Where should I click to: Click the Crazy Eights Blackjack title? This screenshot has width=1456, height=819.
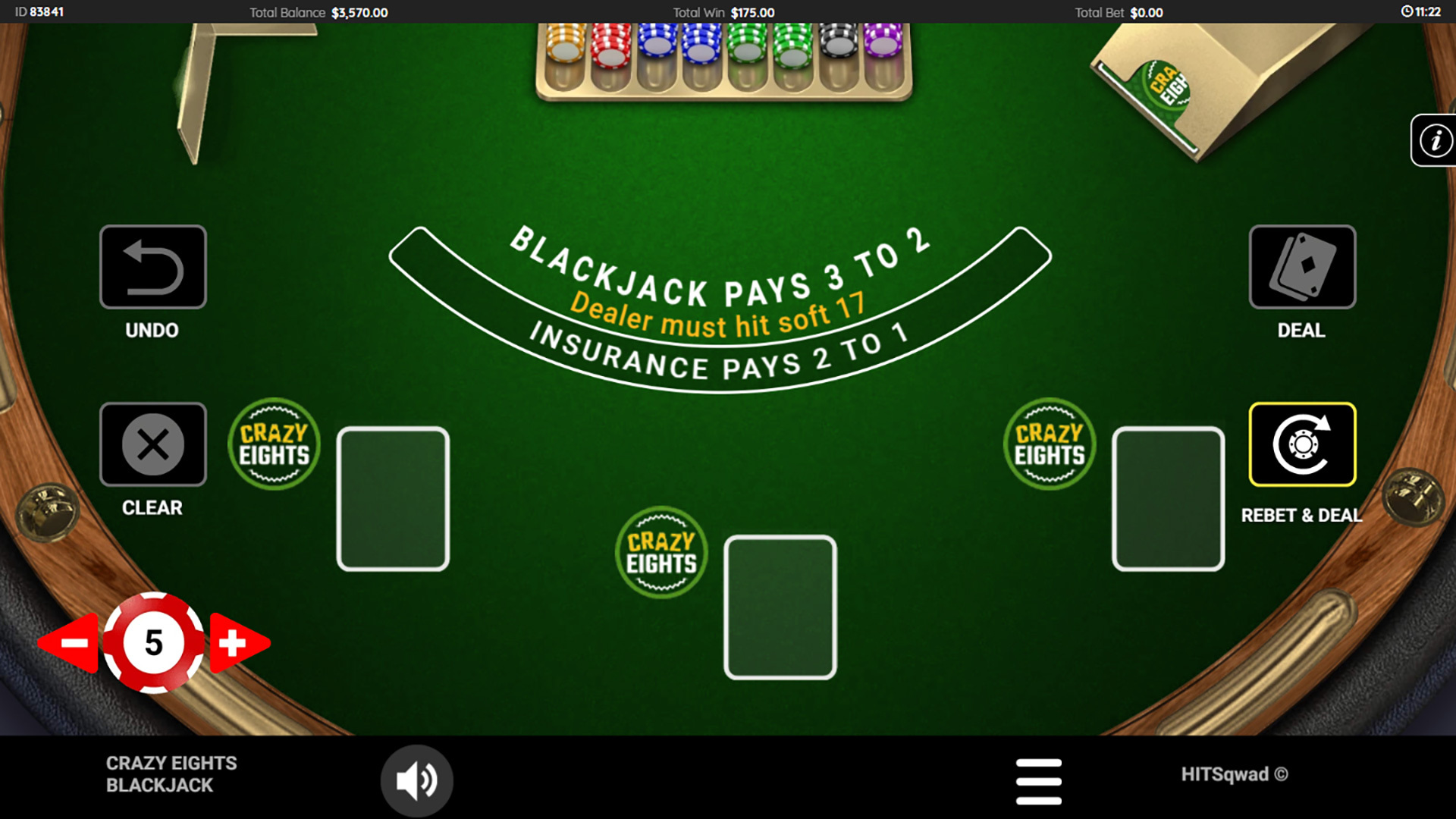click(173, 774)
